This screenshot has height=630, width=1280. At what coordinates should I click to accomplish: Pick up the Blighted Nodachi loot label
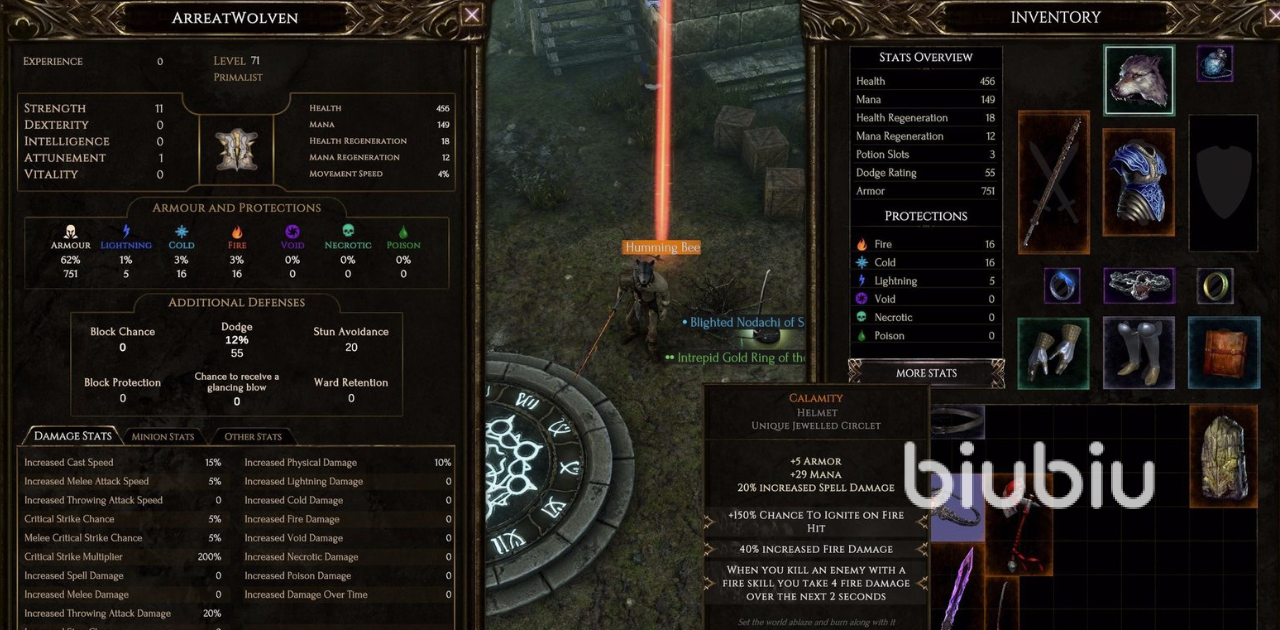pos(746,323)
